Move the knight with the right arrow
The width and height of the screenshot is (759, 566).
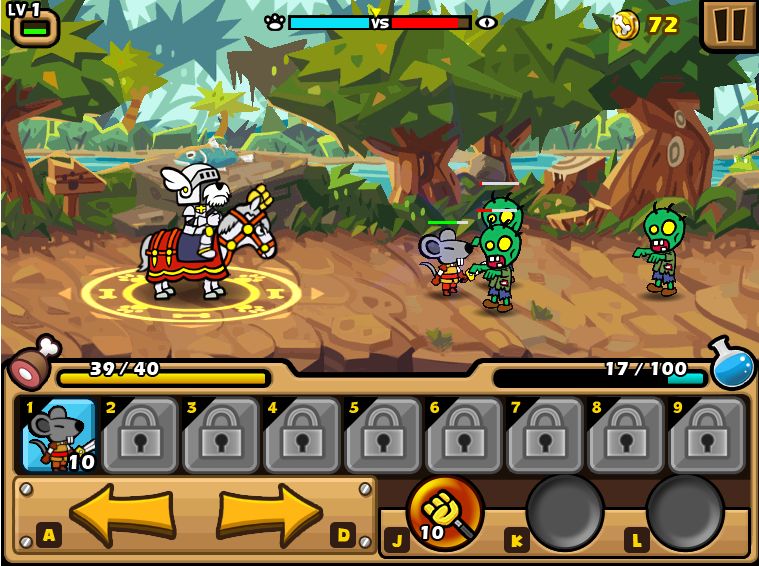270,513
